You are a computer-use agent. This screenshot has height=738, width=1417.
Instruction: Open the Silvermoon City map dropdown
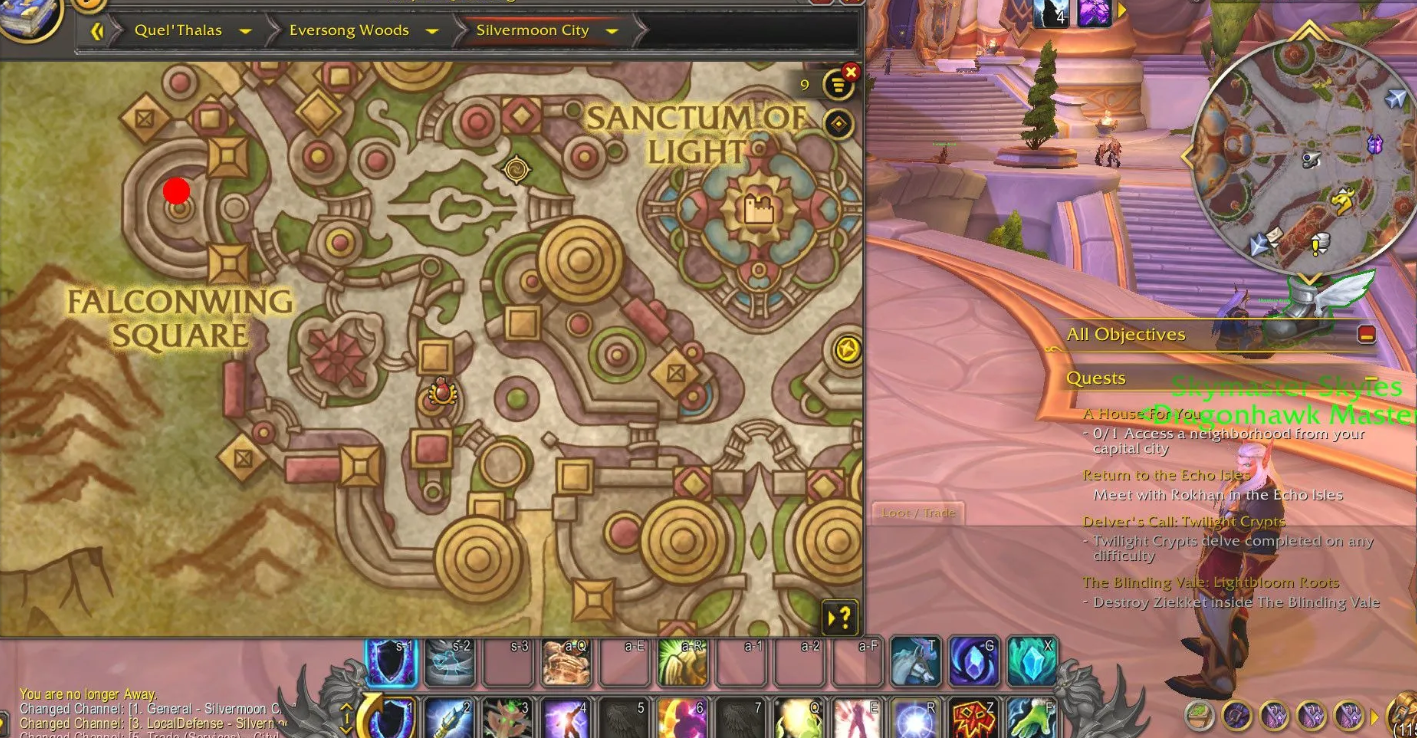tap(612, 31)
